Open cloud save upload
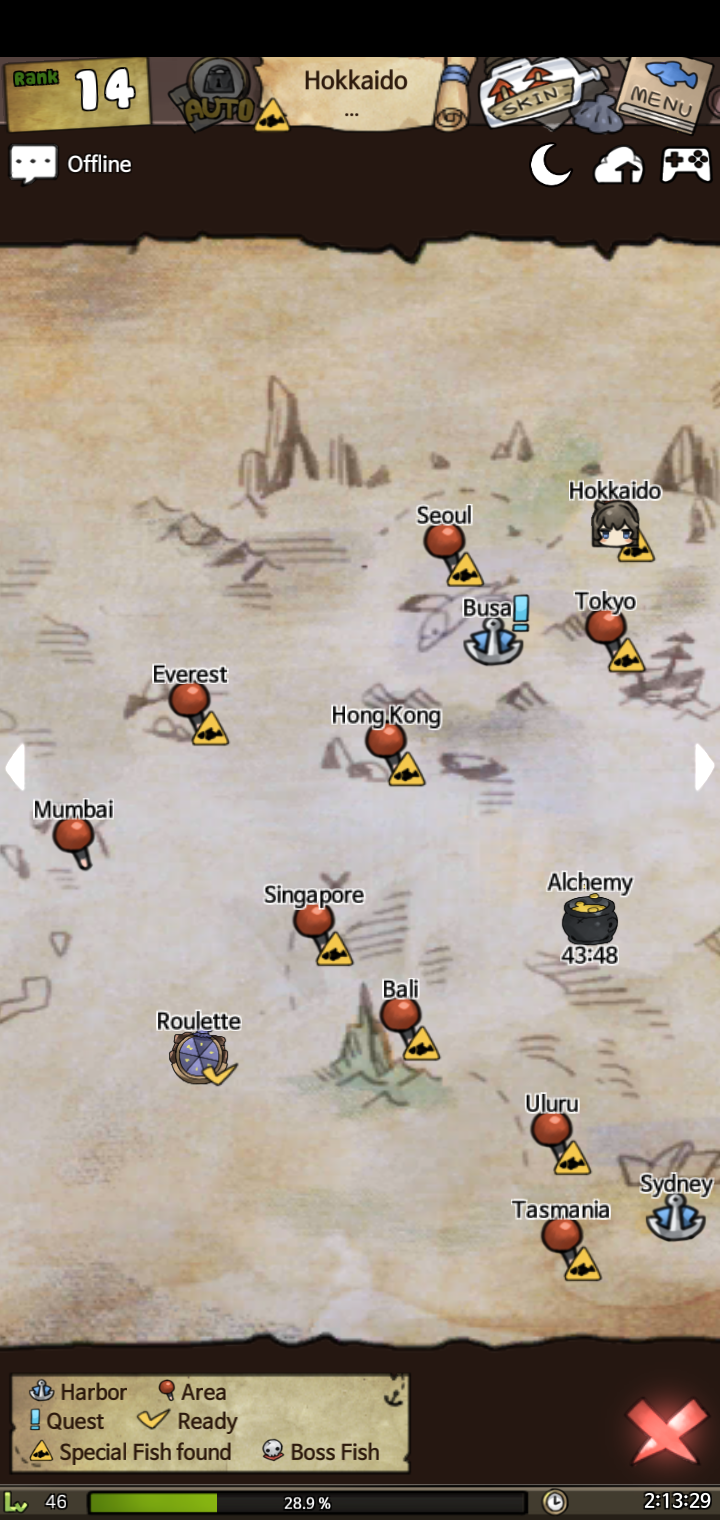 click(618, 166)
